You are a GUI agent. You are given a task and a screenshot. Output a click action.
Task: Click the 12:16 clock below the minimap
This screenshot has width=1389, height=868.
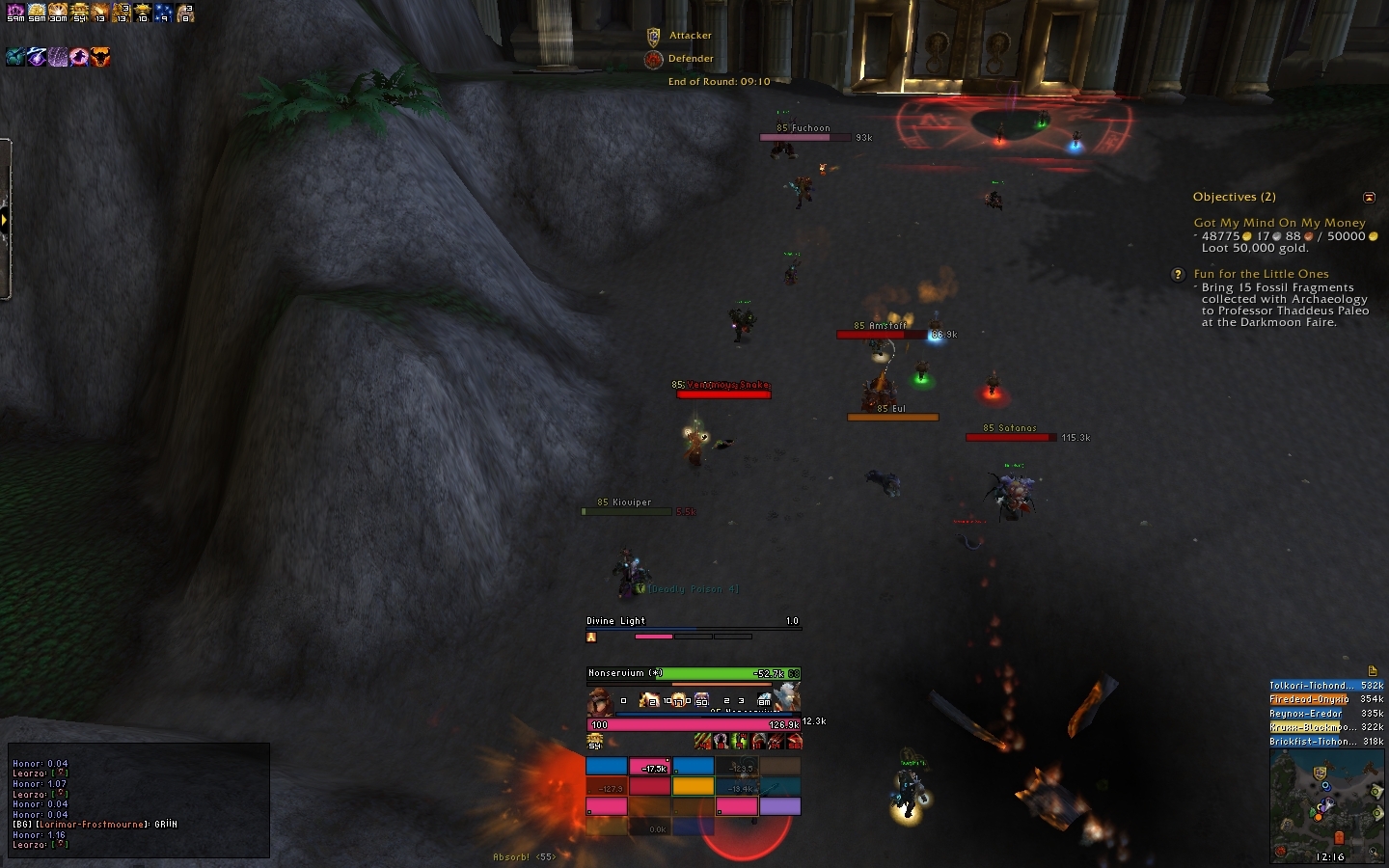[x=1331, y=856]
